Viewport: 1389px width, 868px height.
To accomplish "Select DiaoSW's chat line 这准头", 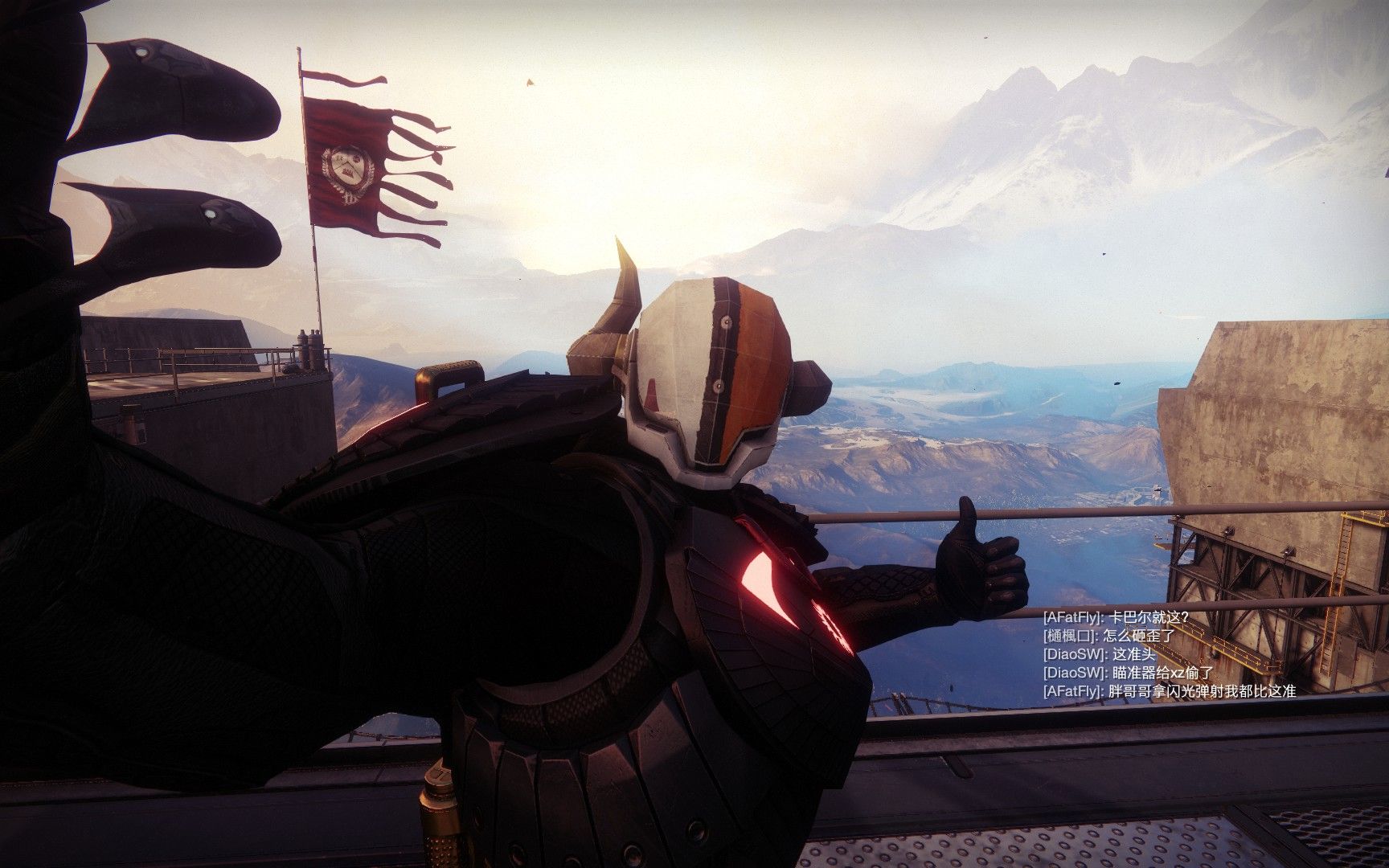I will 1099,654.
